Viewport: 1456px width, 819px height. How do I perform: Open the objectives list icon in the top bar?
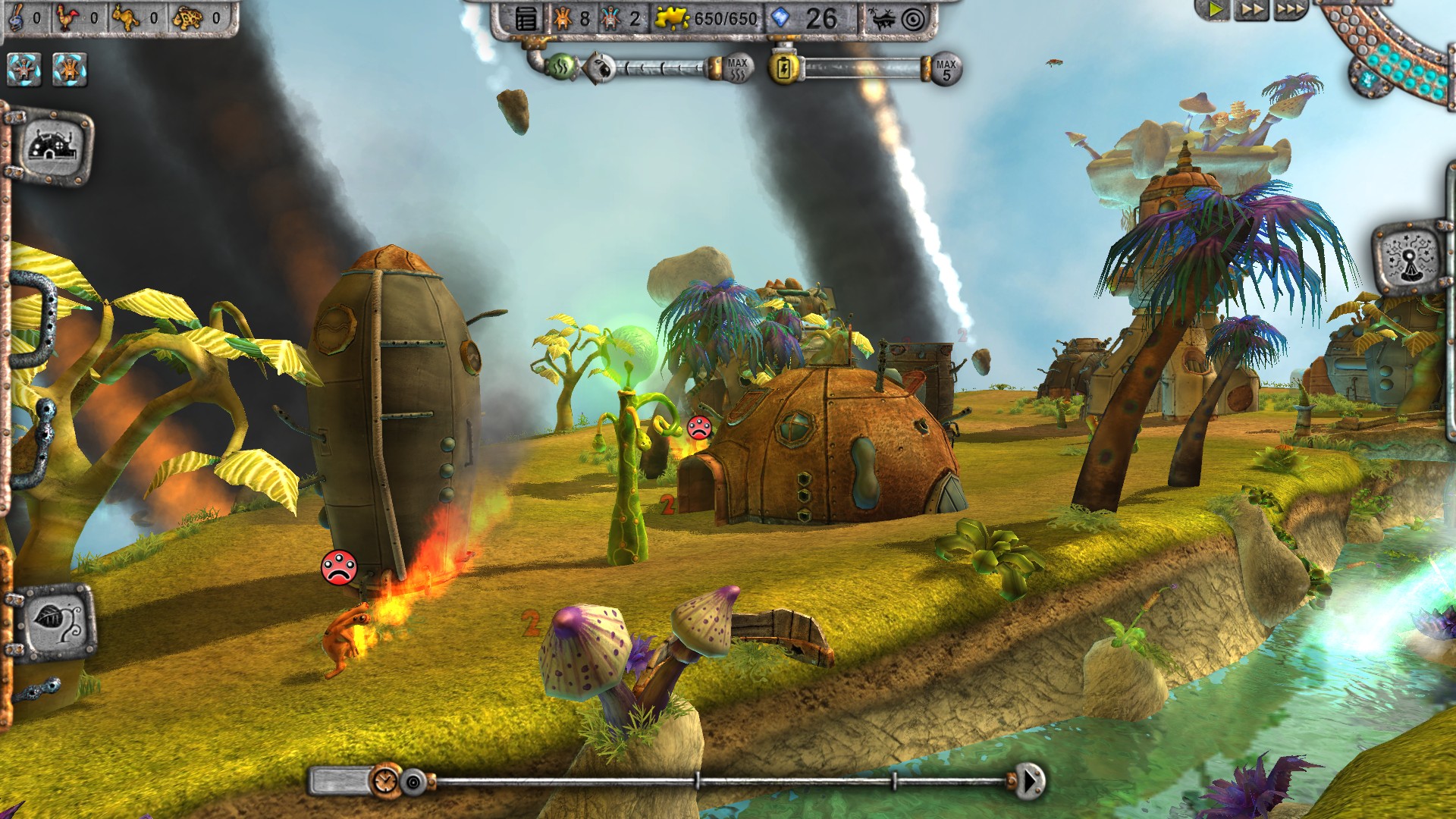pyautogui.click(x=524, y=20)
